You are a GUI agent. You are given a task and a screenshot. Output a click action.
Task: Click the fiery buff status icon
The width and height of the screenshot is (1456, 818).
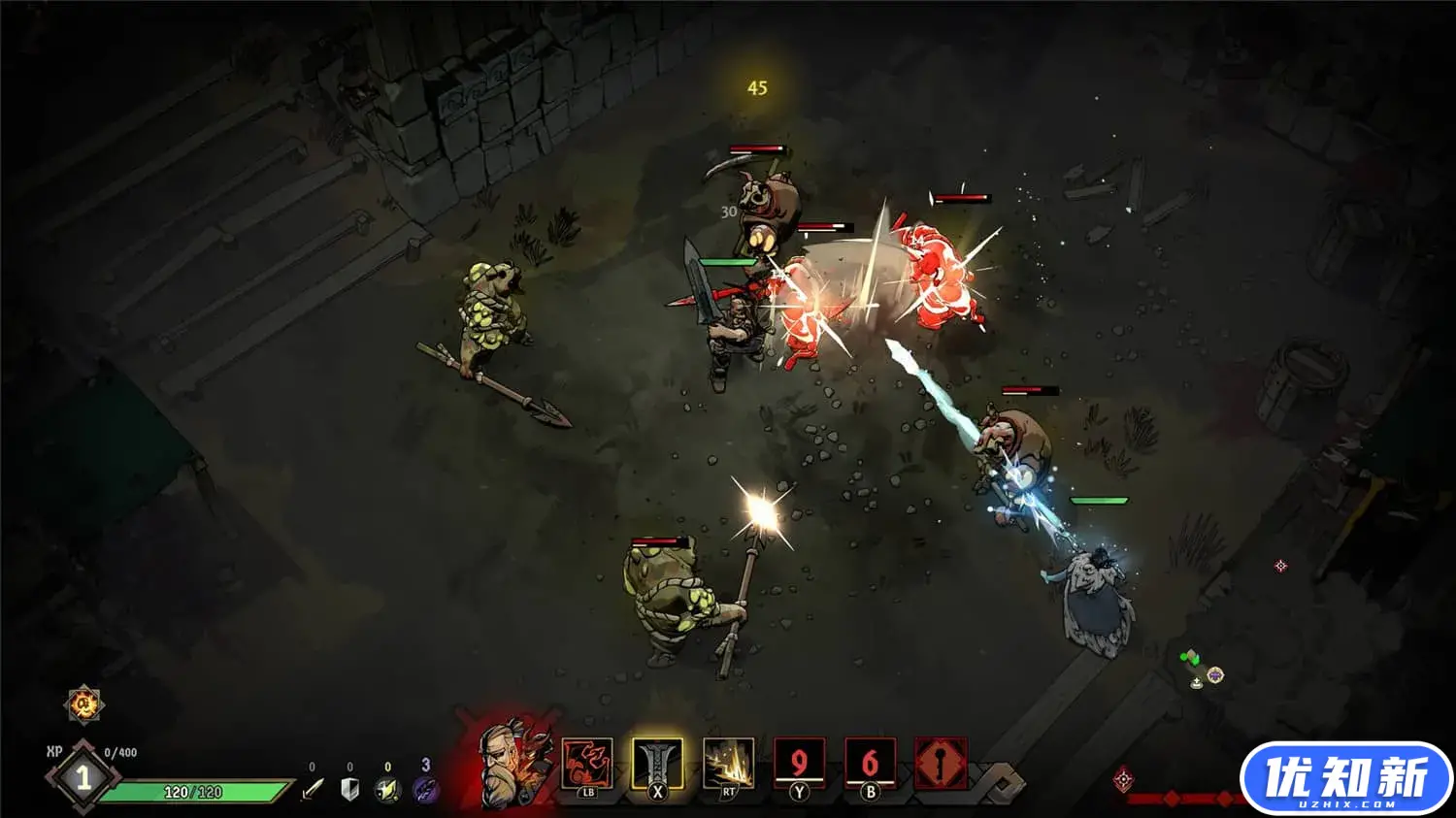[x=84, y=703]
